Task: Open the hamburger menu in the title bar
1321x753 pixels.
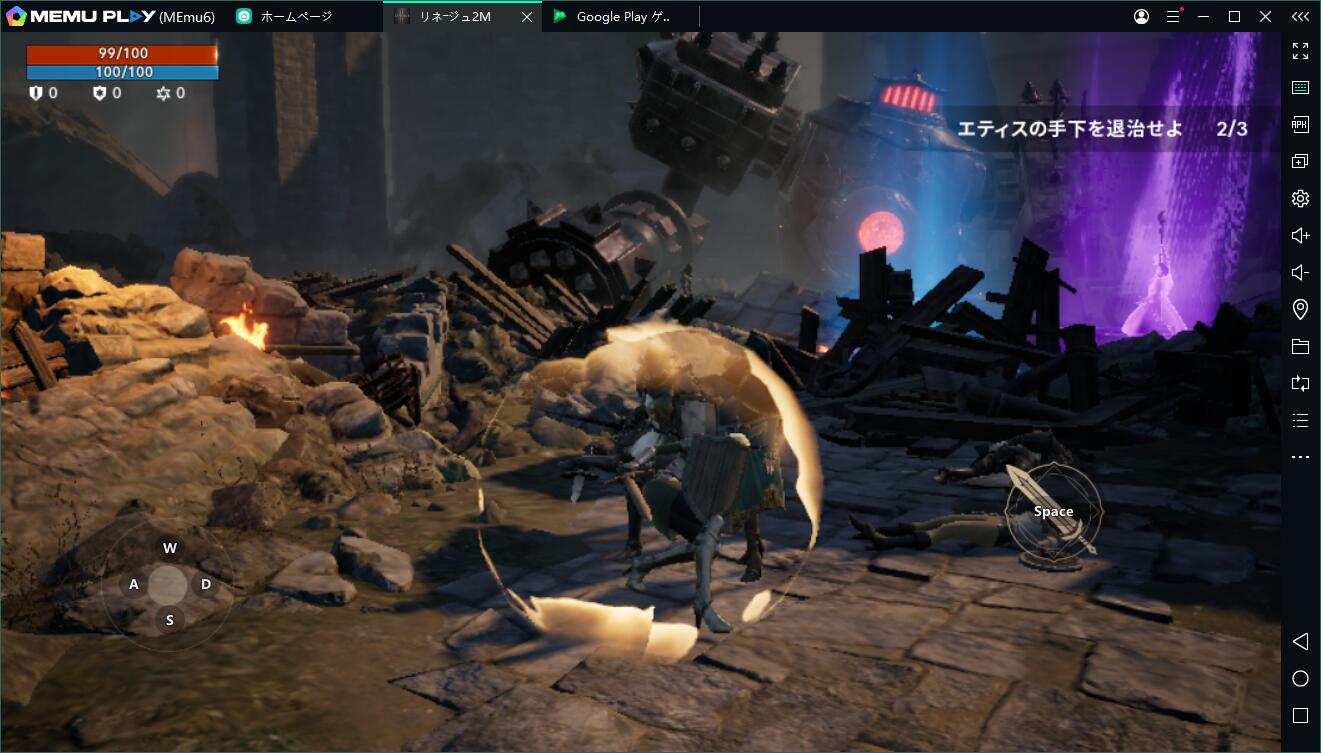Action: tap(1172, 16)
